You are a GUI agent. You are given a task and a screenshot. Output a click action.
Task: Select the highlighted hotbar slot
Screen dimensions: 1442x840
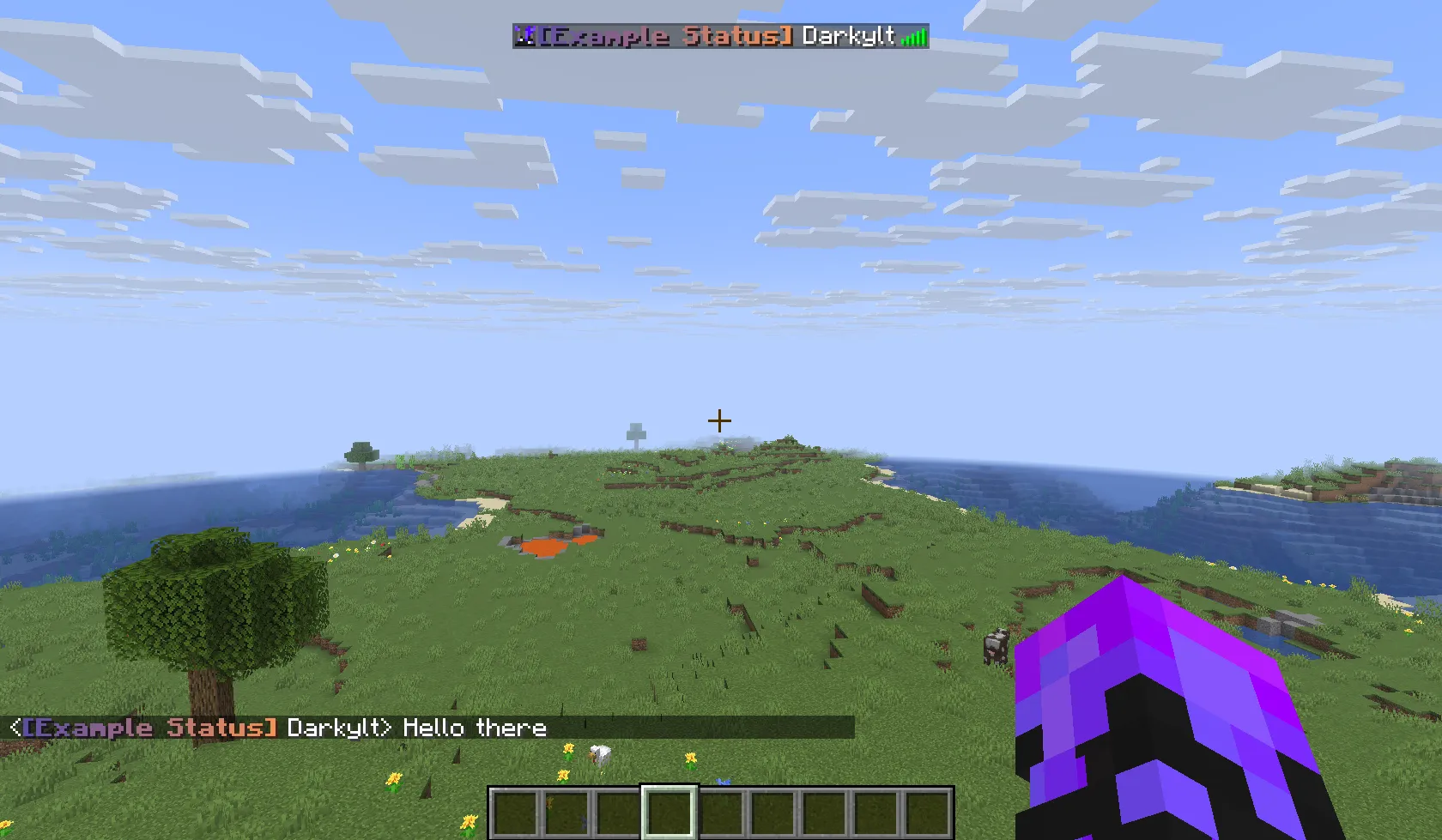click(669, 812)
